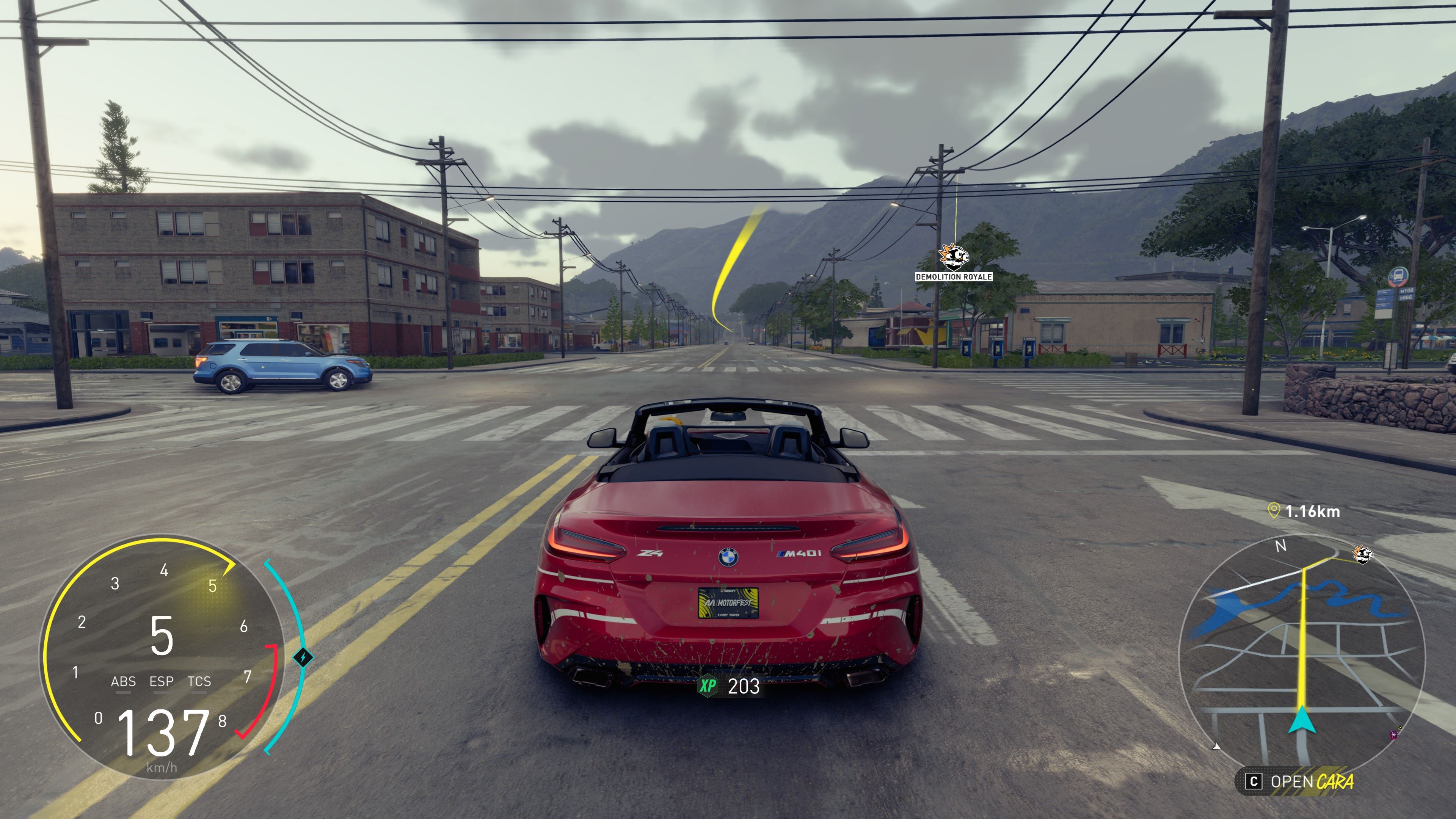This screenshot has height=819, width=1456.
Task: Select the Demolition Royale event marker label
Action: 954,276
